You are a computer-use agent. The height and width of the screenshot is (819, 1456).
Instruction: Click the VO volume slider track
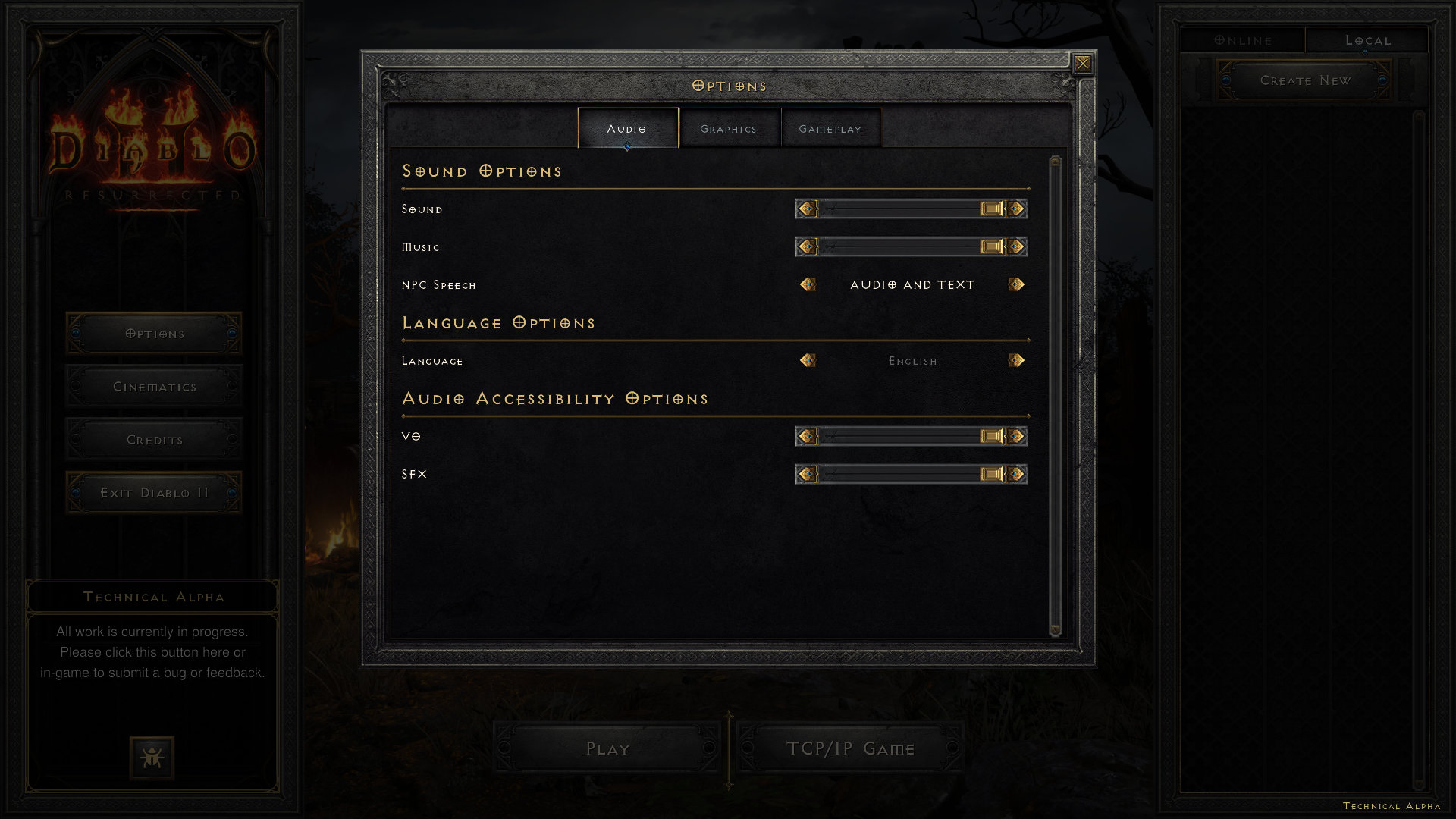pos(902,436)
